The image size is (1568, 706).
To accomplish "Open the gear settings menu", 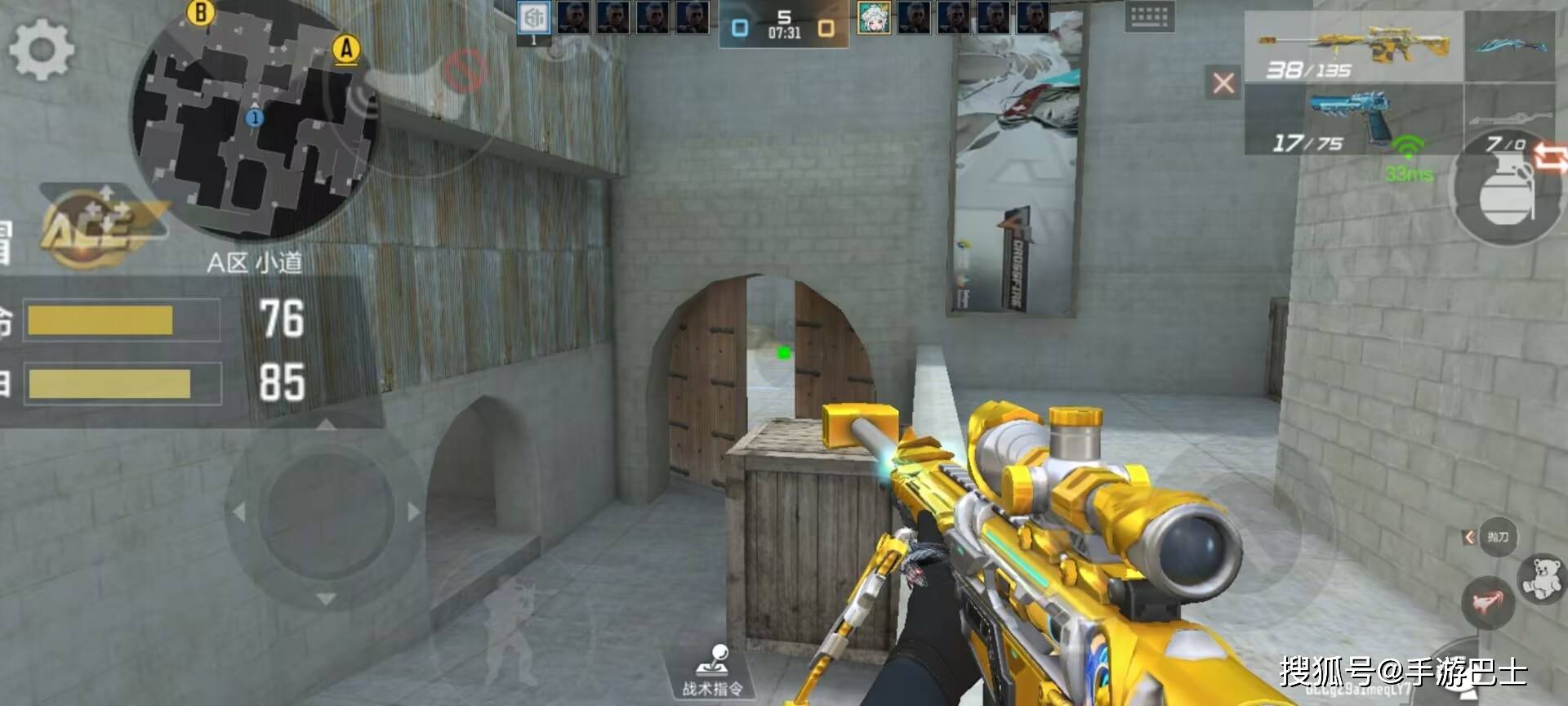I will [x=41, y=49].
